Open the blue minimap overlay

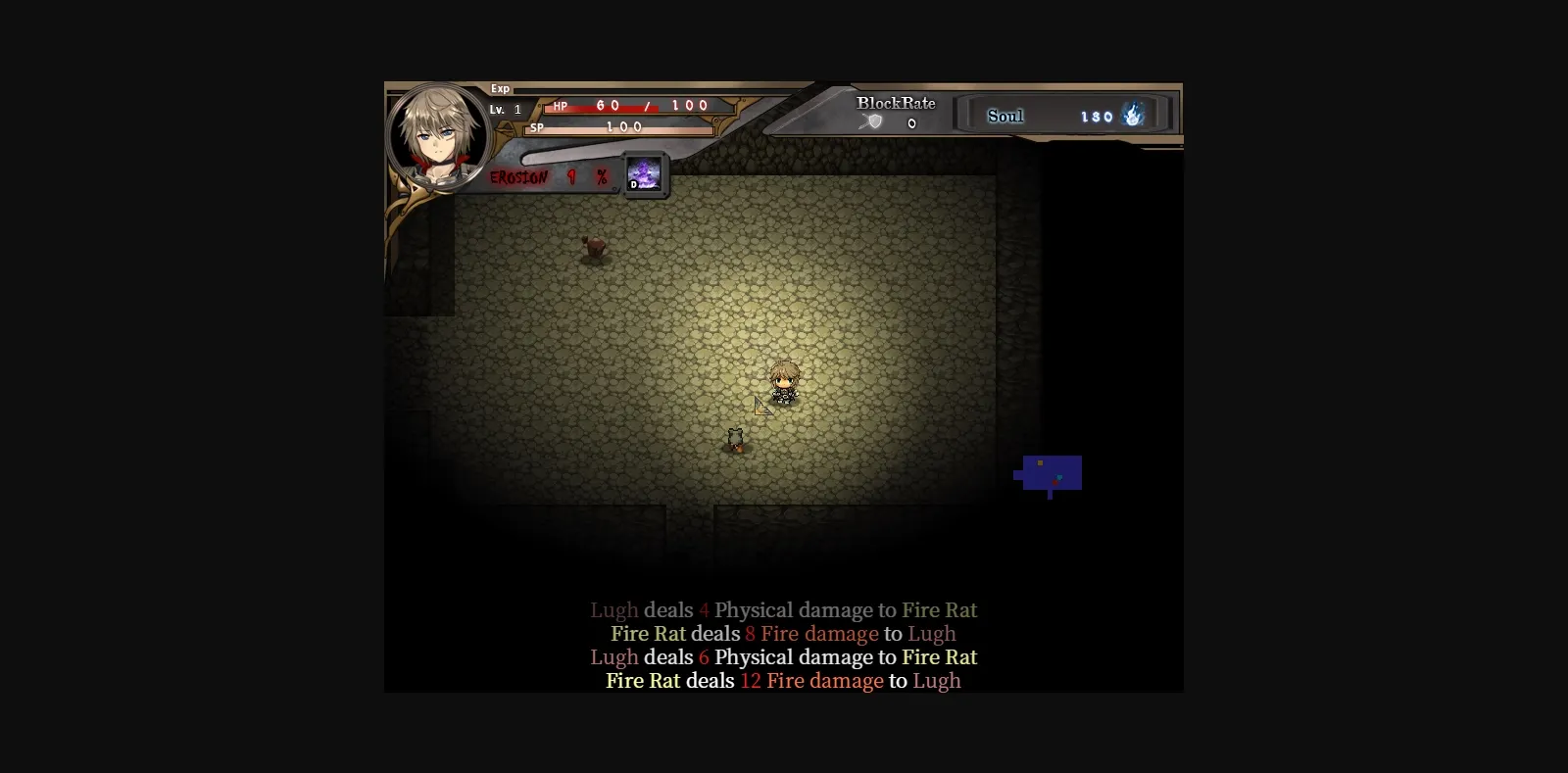(x=1049, y=475)
